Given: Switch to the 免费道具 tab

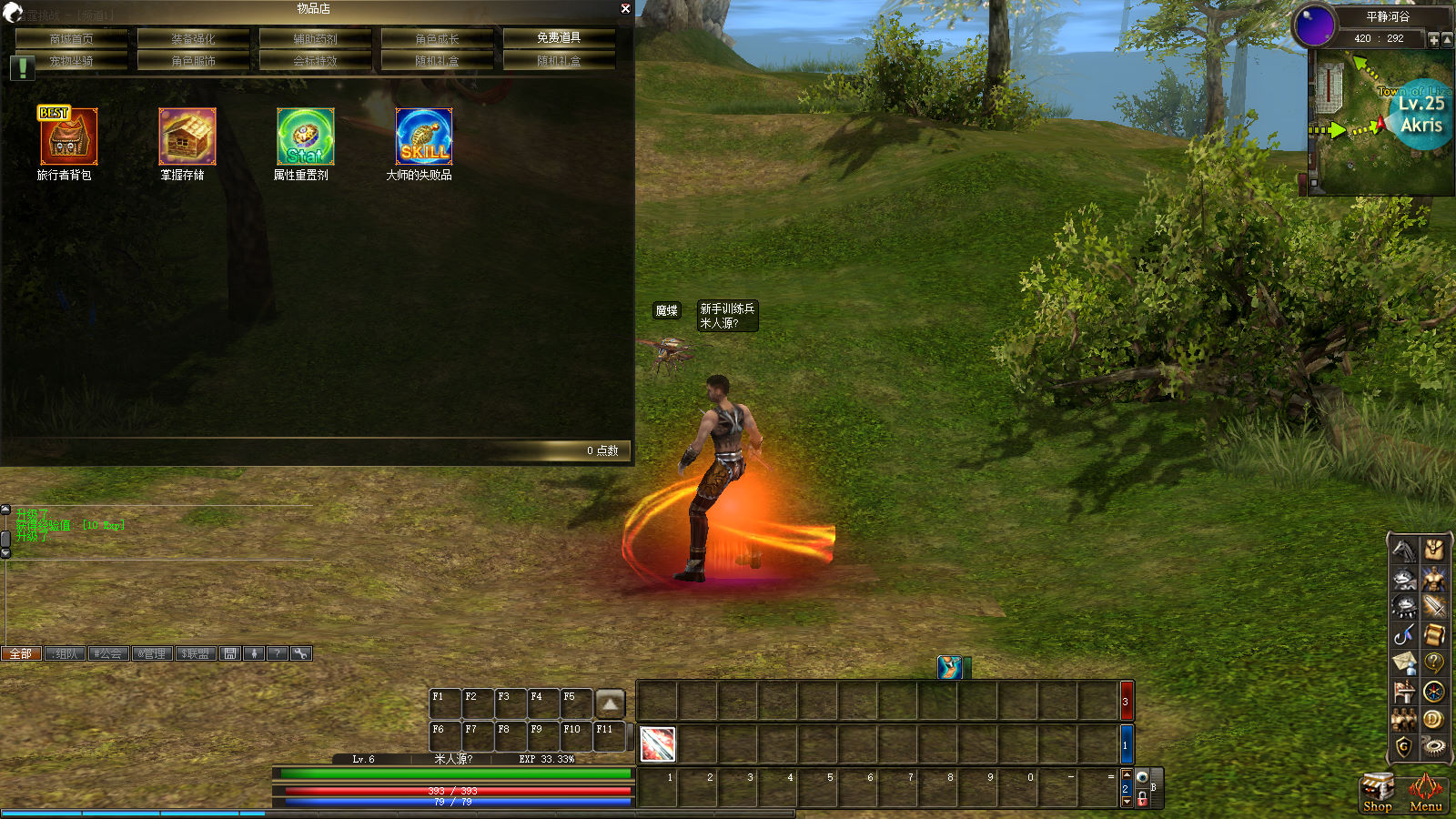Looking at the screenshot, I should (x=559, y=37).
